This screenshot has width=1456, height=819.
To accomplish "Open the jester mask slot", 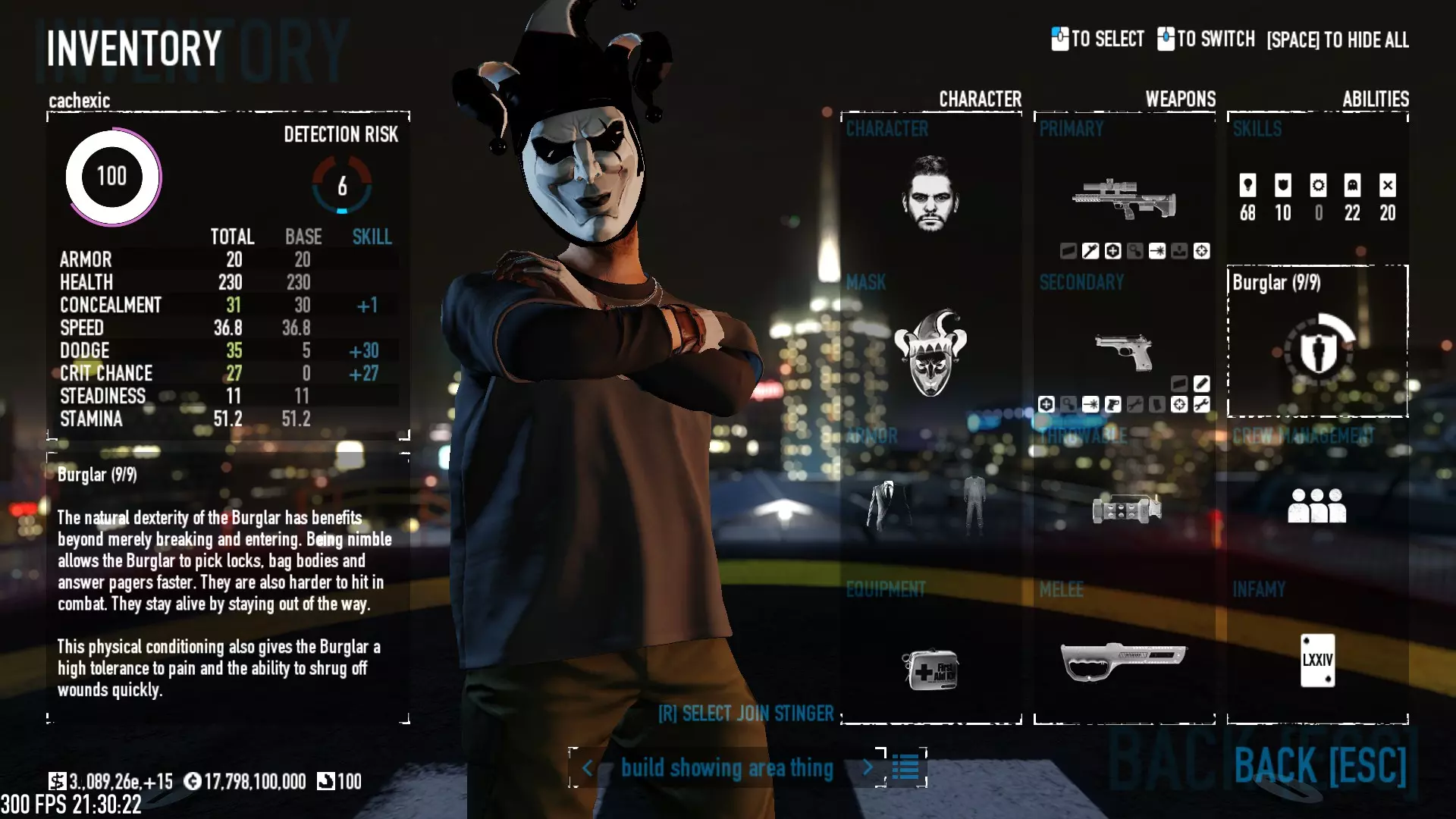I will point(930,353).
